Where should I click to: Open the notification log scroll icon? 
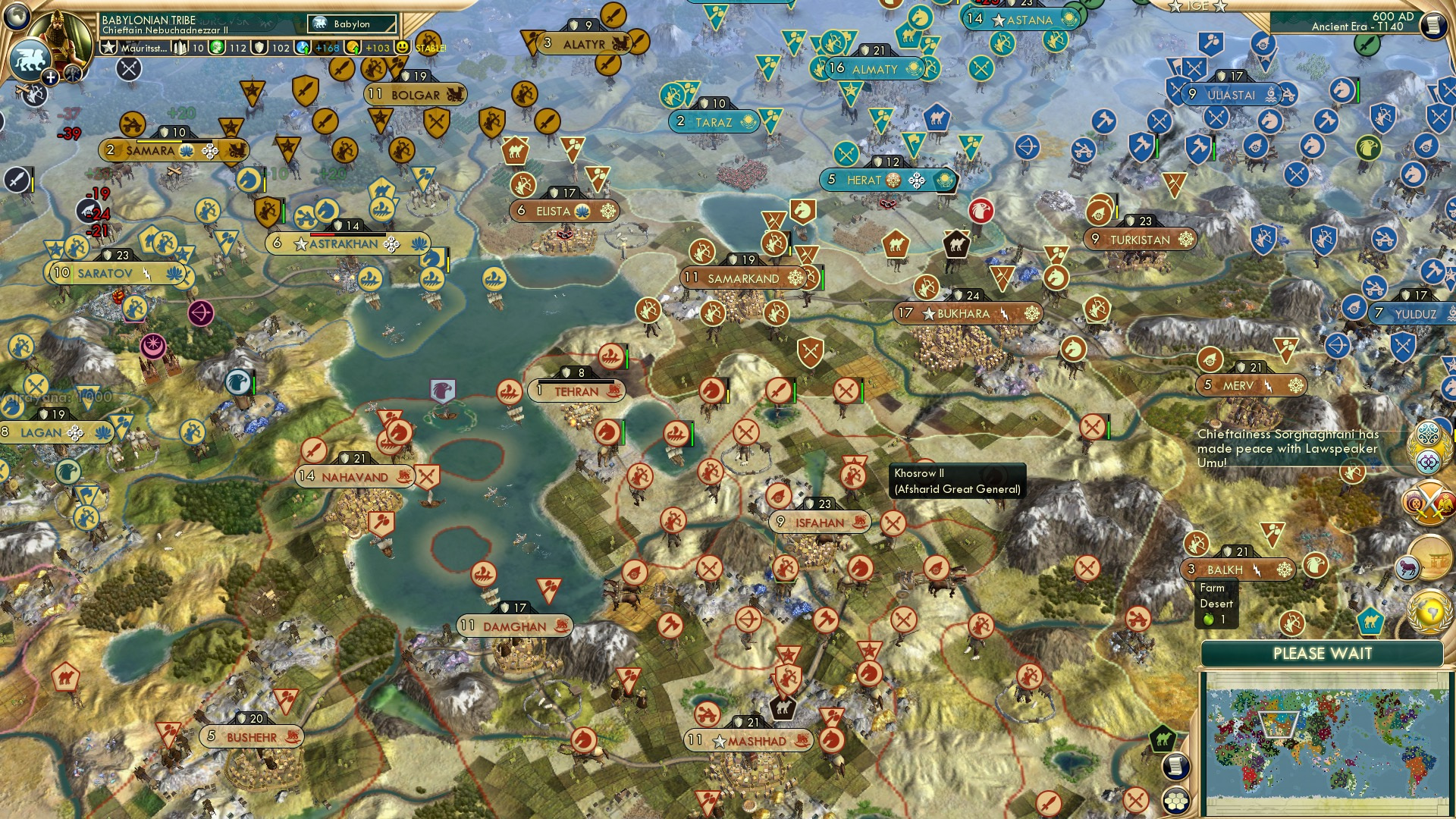tap(1176, 767)
